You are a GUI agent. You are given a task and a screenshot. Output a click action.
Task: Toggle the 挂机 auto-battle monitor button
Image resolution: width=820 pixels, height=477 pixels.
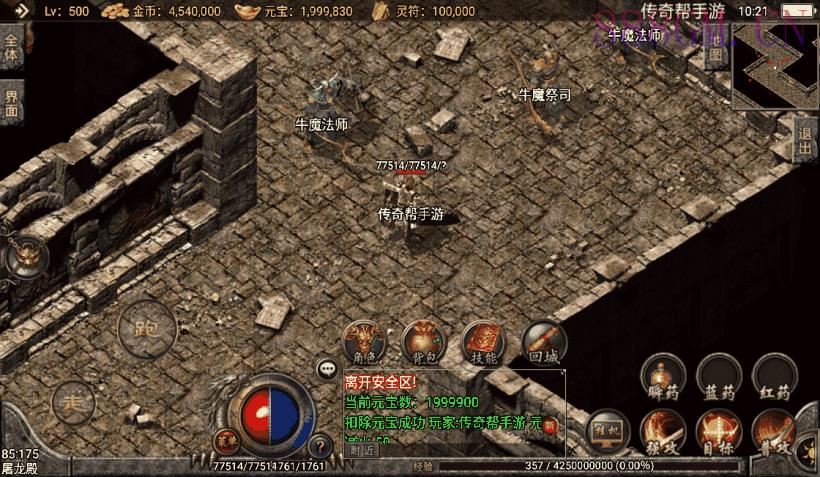[x=607, y=428]
